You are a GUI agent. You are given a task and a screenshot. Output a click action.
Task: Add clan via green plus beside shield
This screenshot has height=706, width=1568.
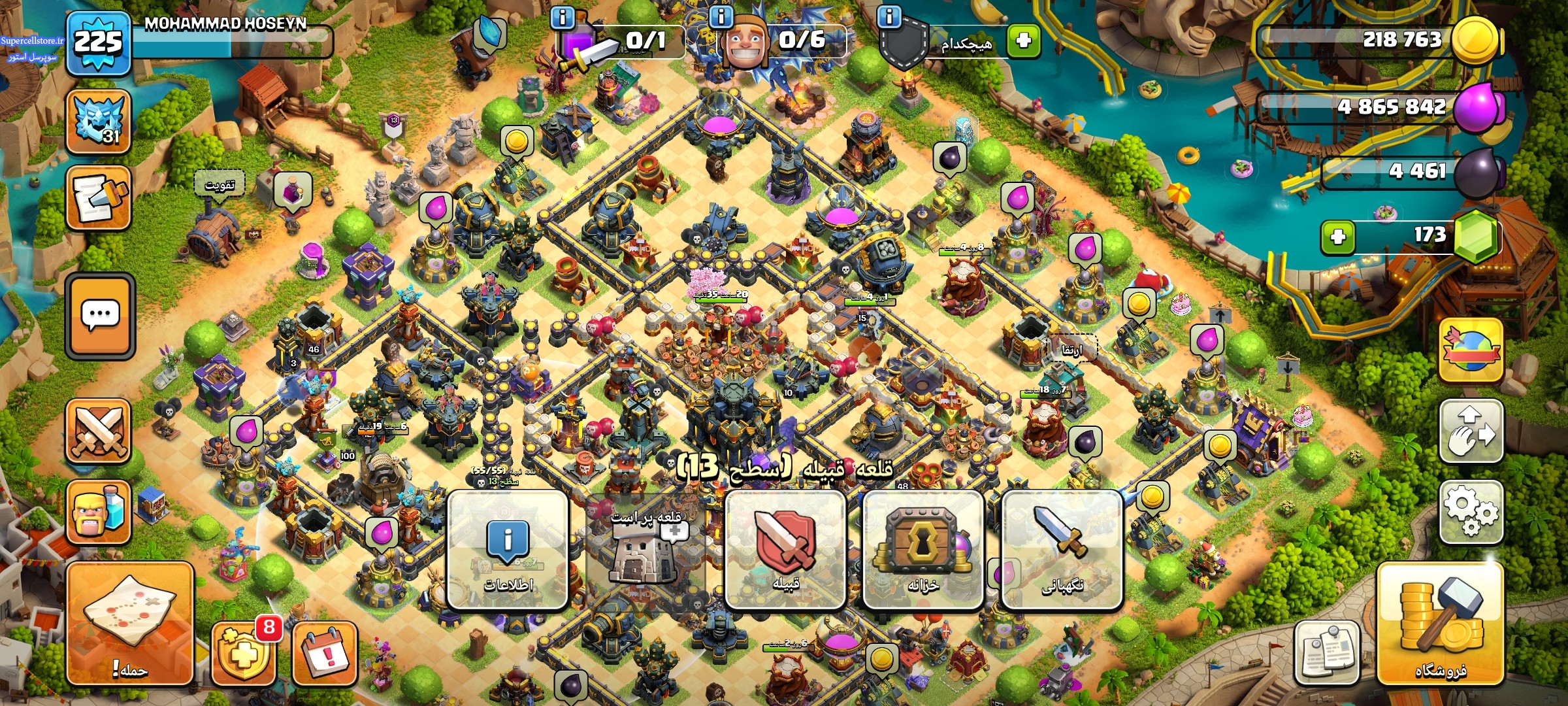1023,41
